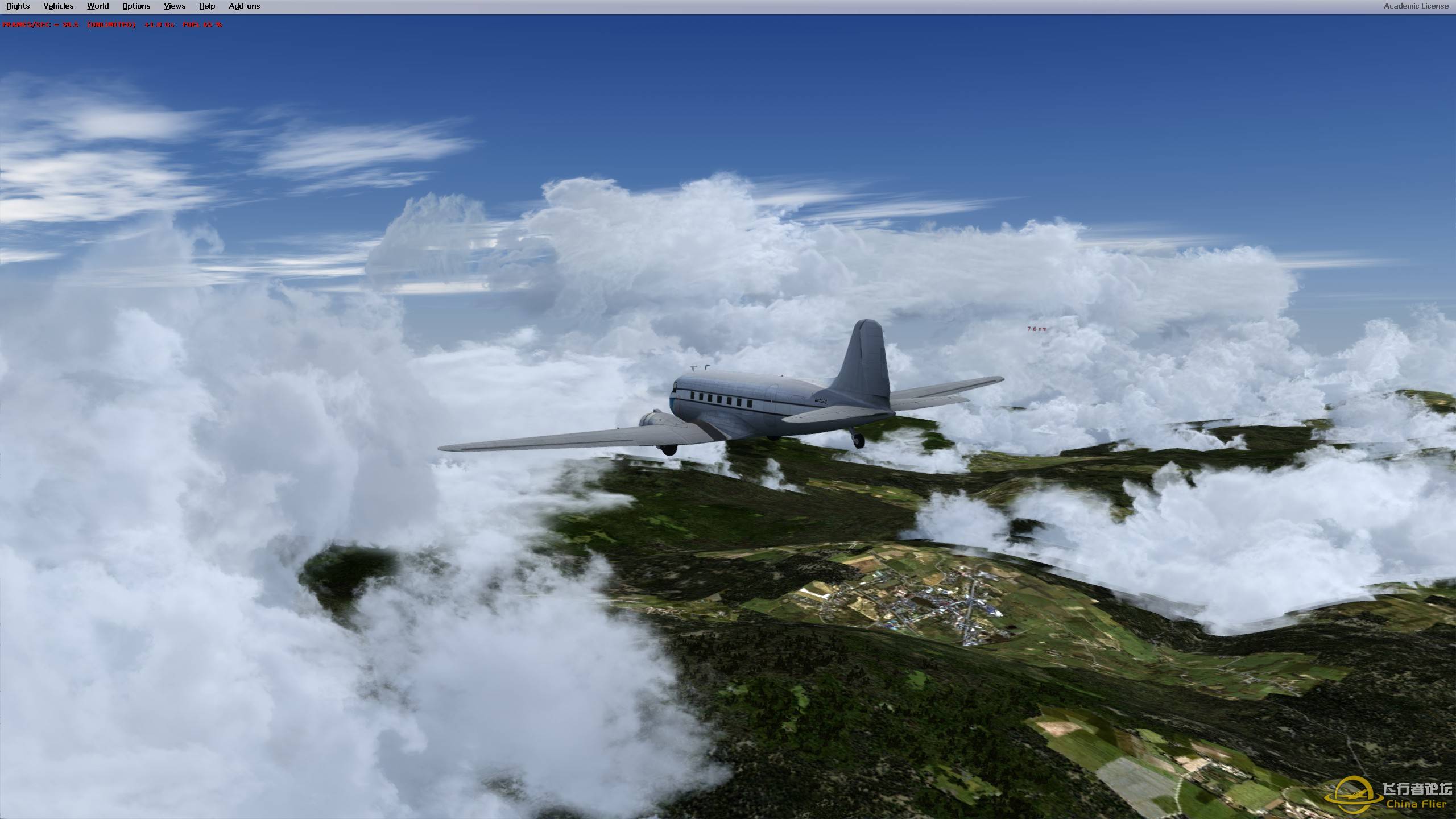Click the red FPS value 30.5
The image size is (1456, 819).
71,25
